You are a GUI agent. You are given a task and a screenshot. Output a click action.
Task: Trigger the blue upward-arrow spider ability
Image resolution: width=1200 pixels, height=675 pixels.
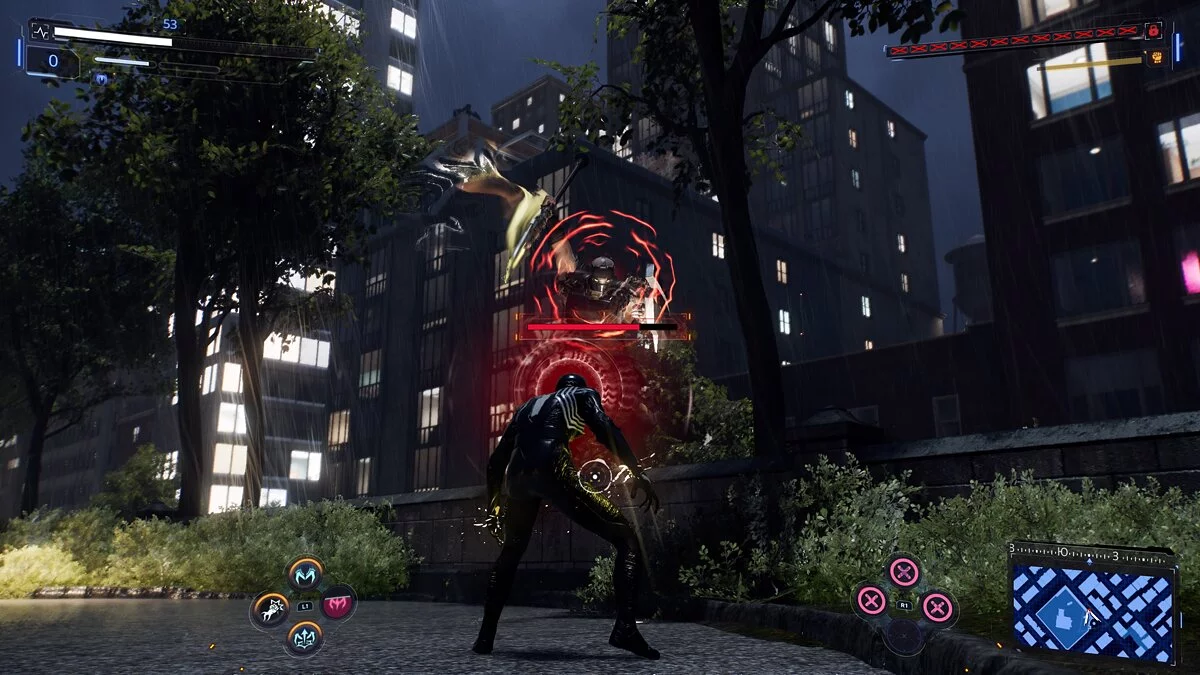coord(304,636)
